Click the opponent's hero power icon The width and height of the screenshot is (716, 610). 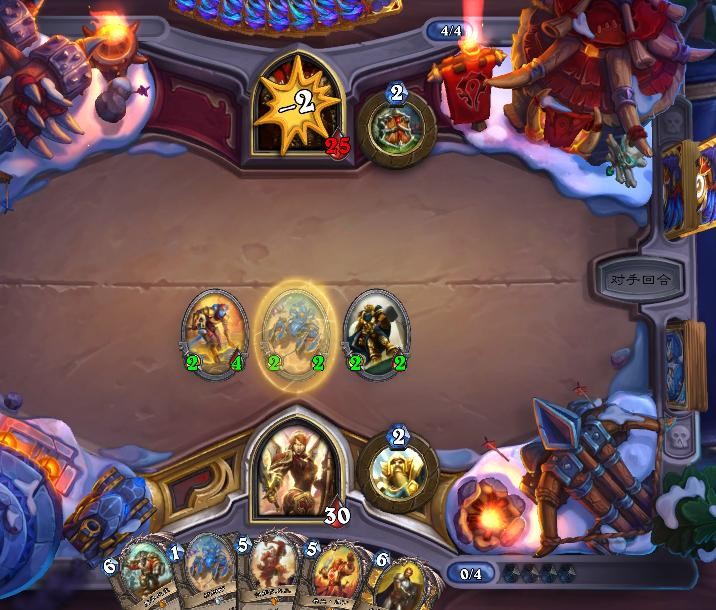tap(396, 130)
